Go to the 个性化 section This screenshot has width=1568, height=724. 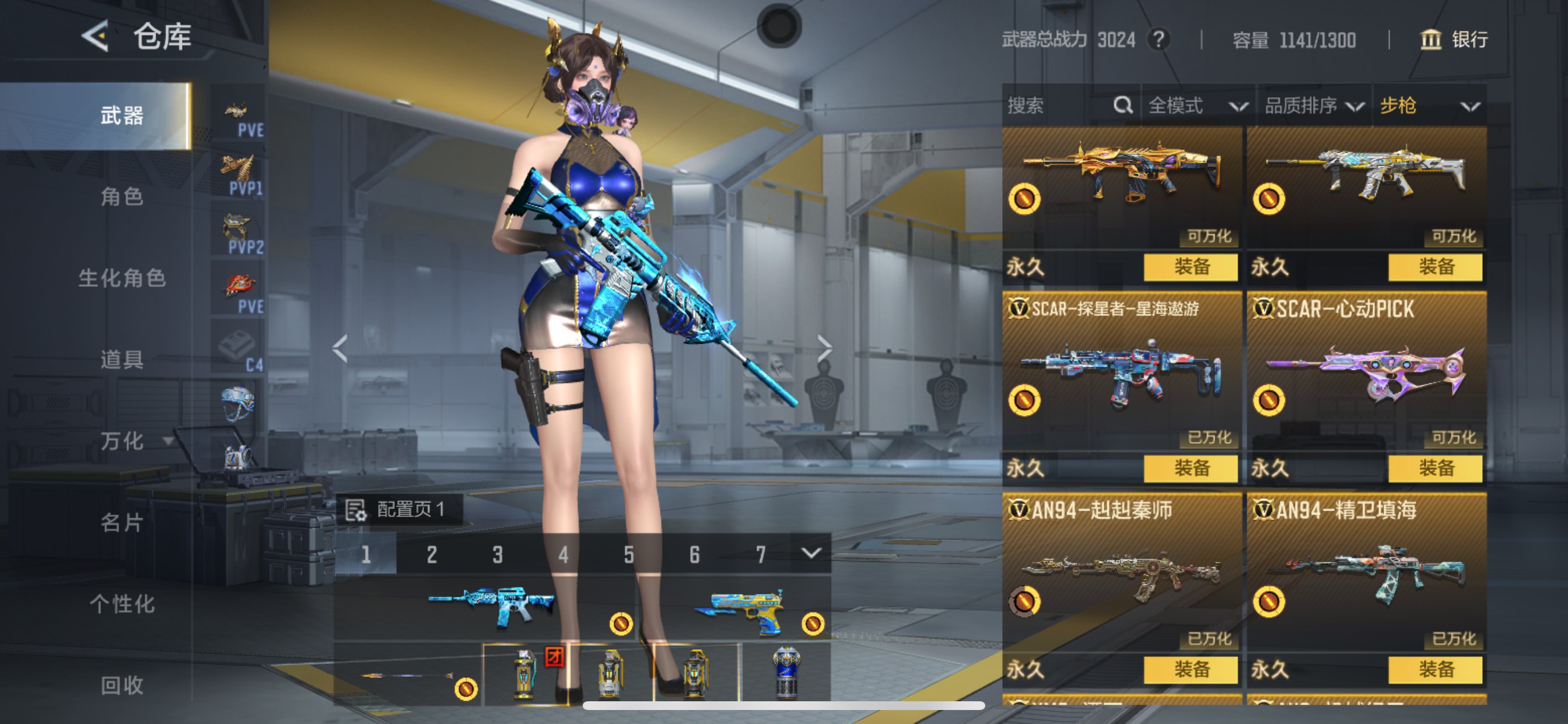[122, 604]
